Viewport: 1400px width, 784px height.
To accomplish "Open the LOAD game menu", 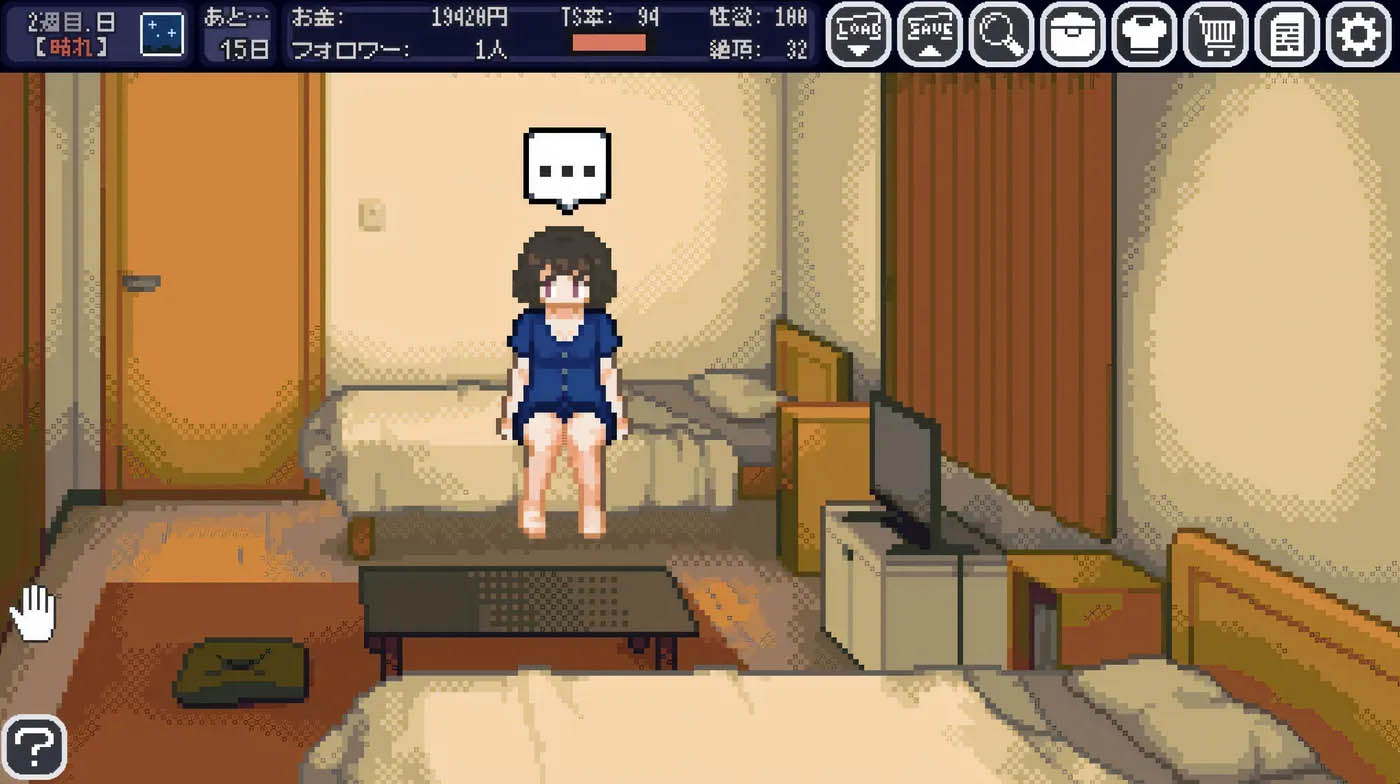I will pyautogui.click(x=857, y=33).
